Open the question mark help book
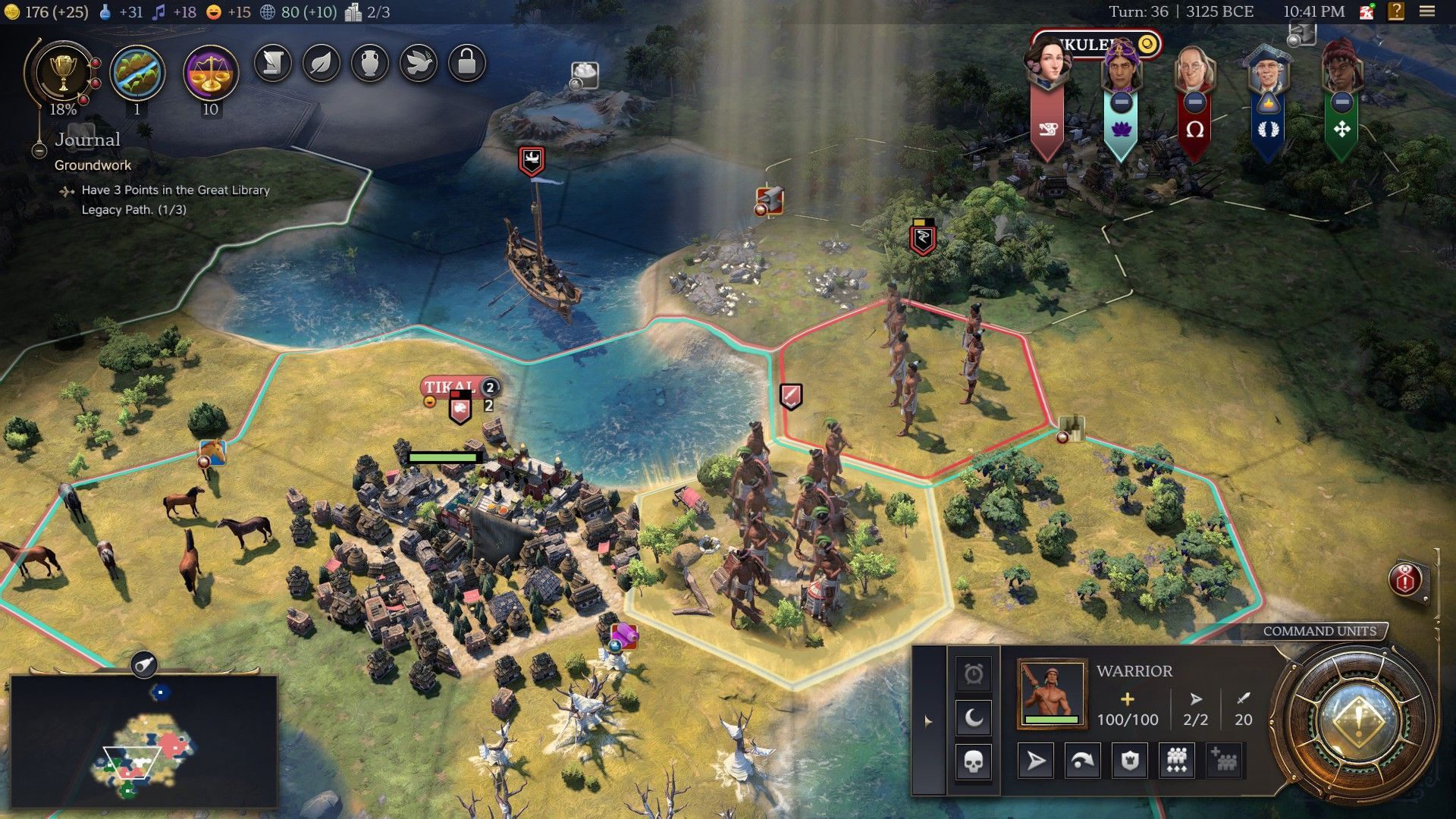1456x819 pixels. 1396,11
